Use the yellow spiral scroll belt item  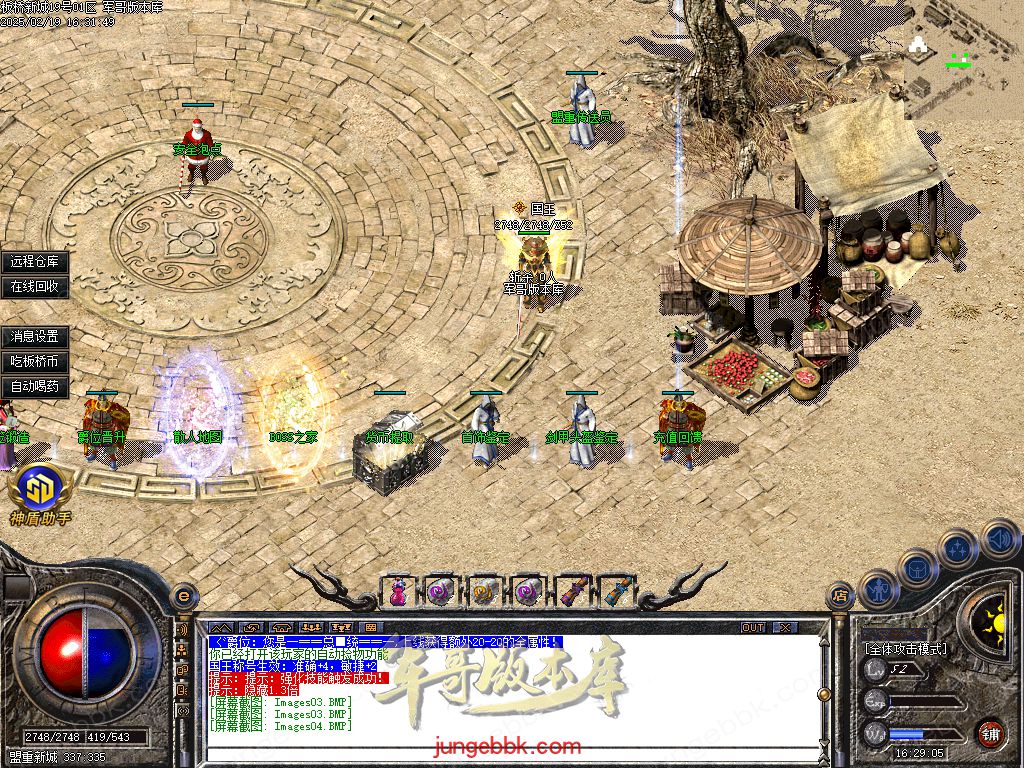tap(483, 591)
